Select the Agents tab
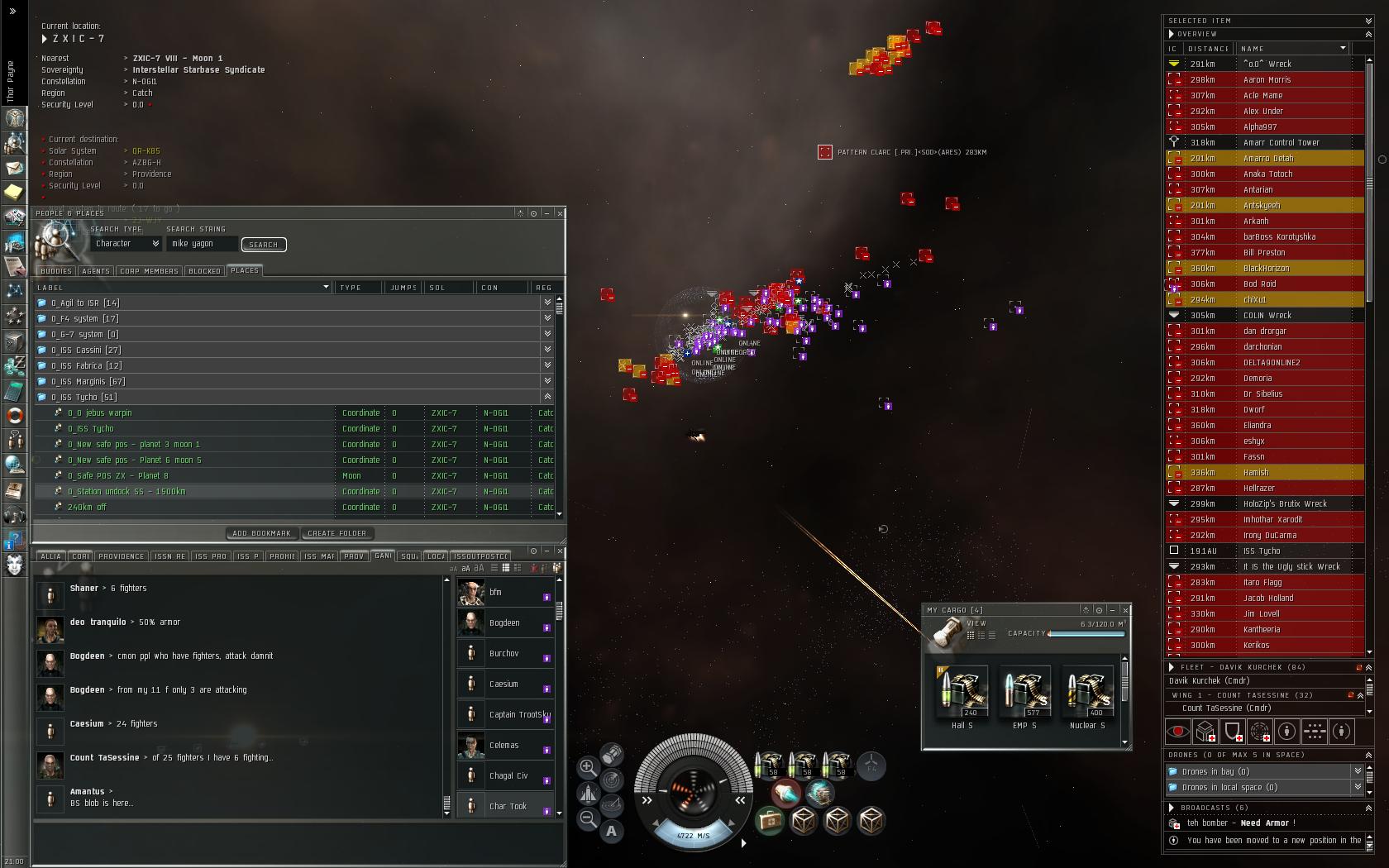1389x868 pixels. [96, 271]
